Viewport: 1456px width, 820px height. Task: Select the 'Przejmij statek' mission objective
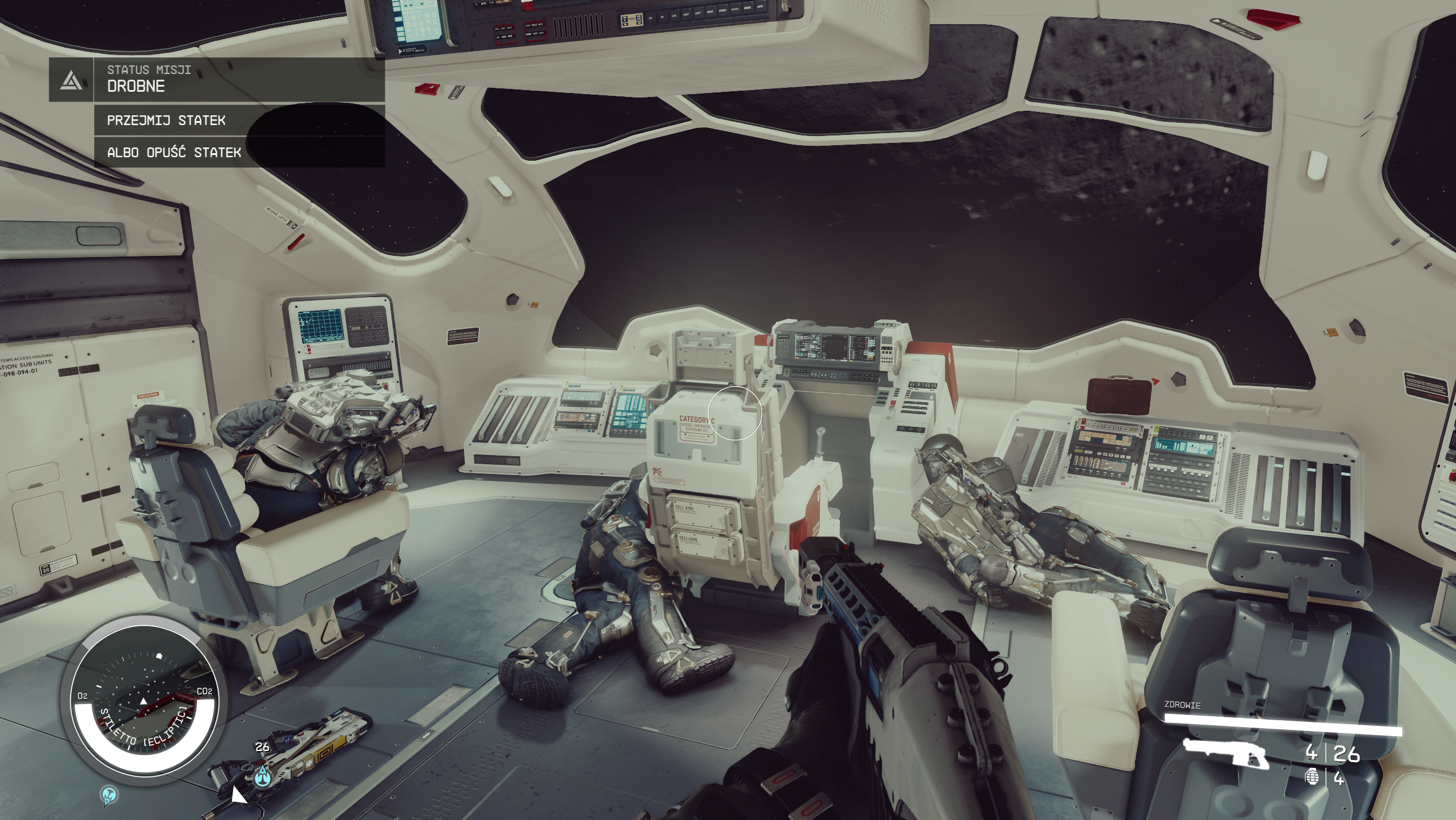166,121
